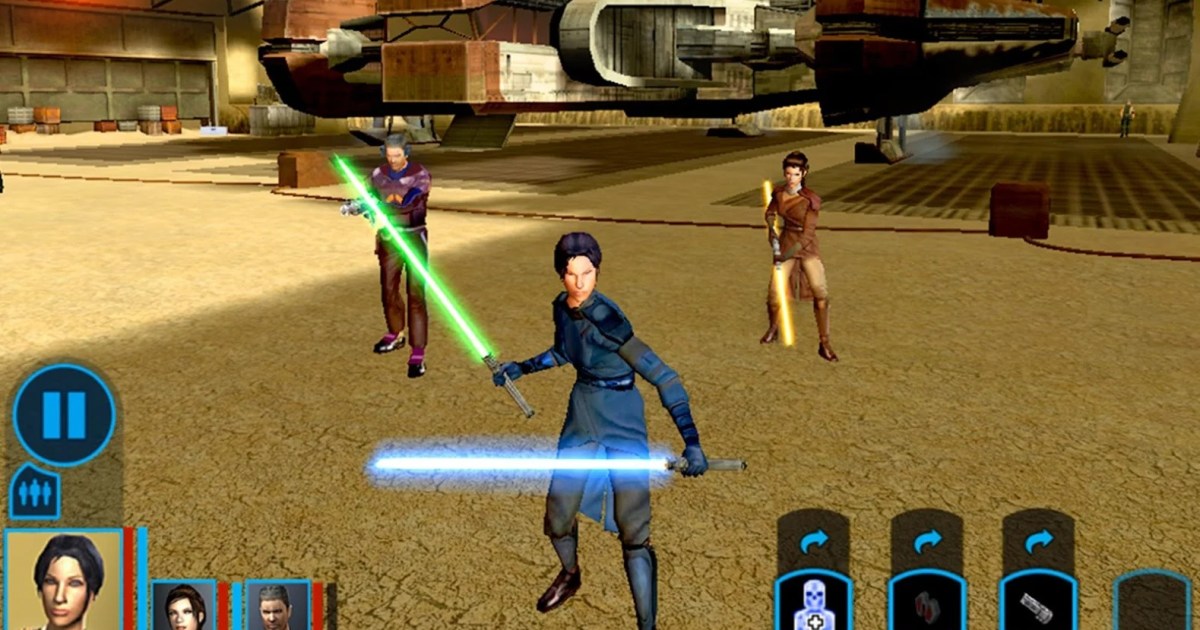This screenshot has width=1200, height=630.
Task: Use the healing body ability slot
Action: tap(814, 604)
